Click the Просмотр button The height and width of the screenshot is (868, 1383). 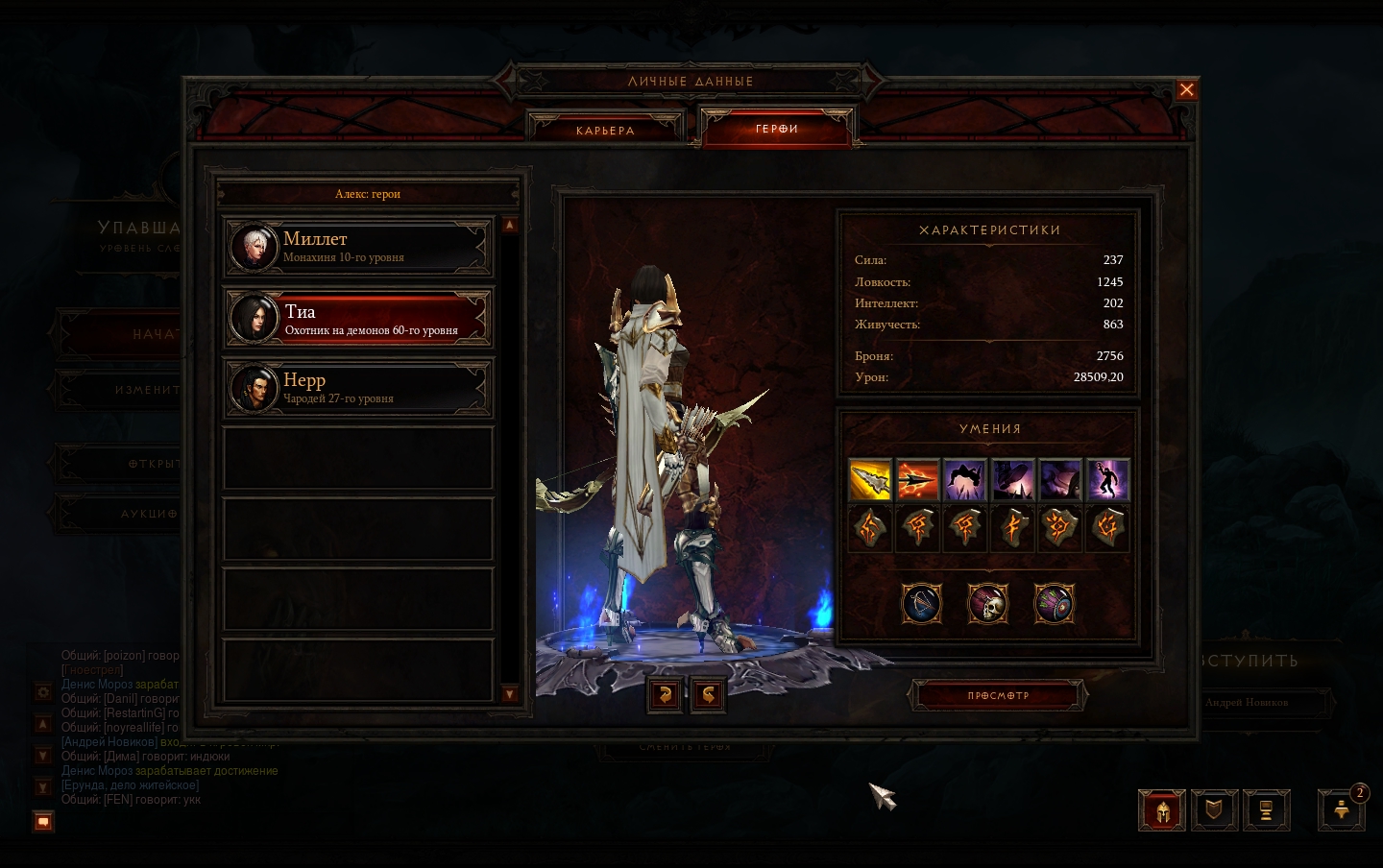click(x=998, y=696)
